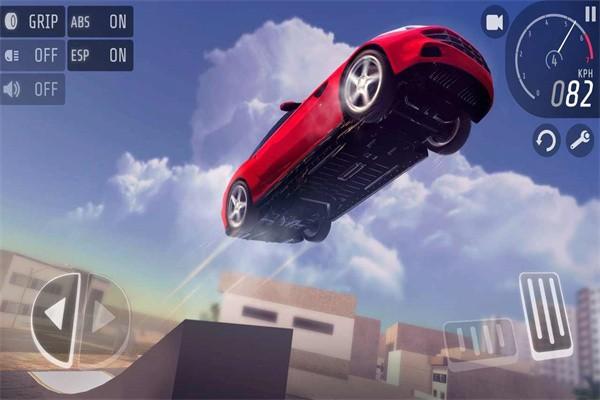Disable the ESP stability toggle
Image resolution: width=600 pixels, height=400 pixels.
pos(100,55)
